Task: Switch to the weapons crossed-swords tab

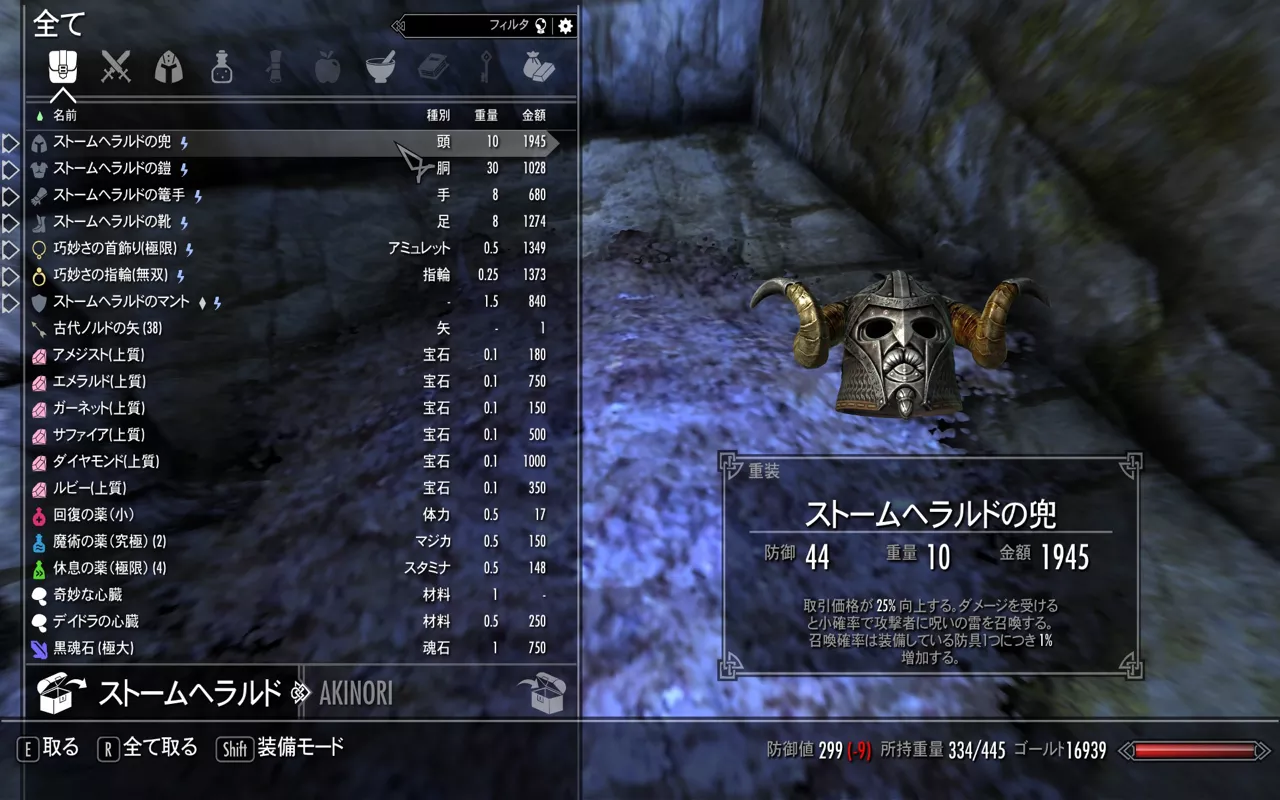Action: [x=116, y=67]
